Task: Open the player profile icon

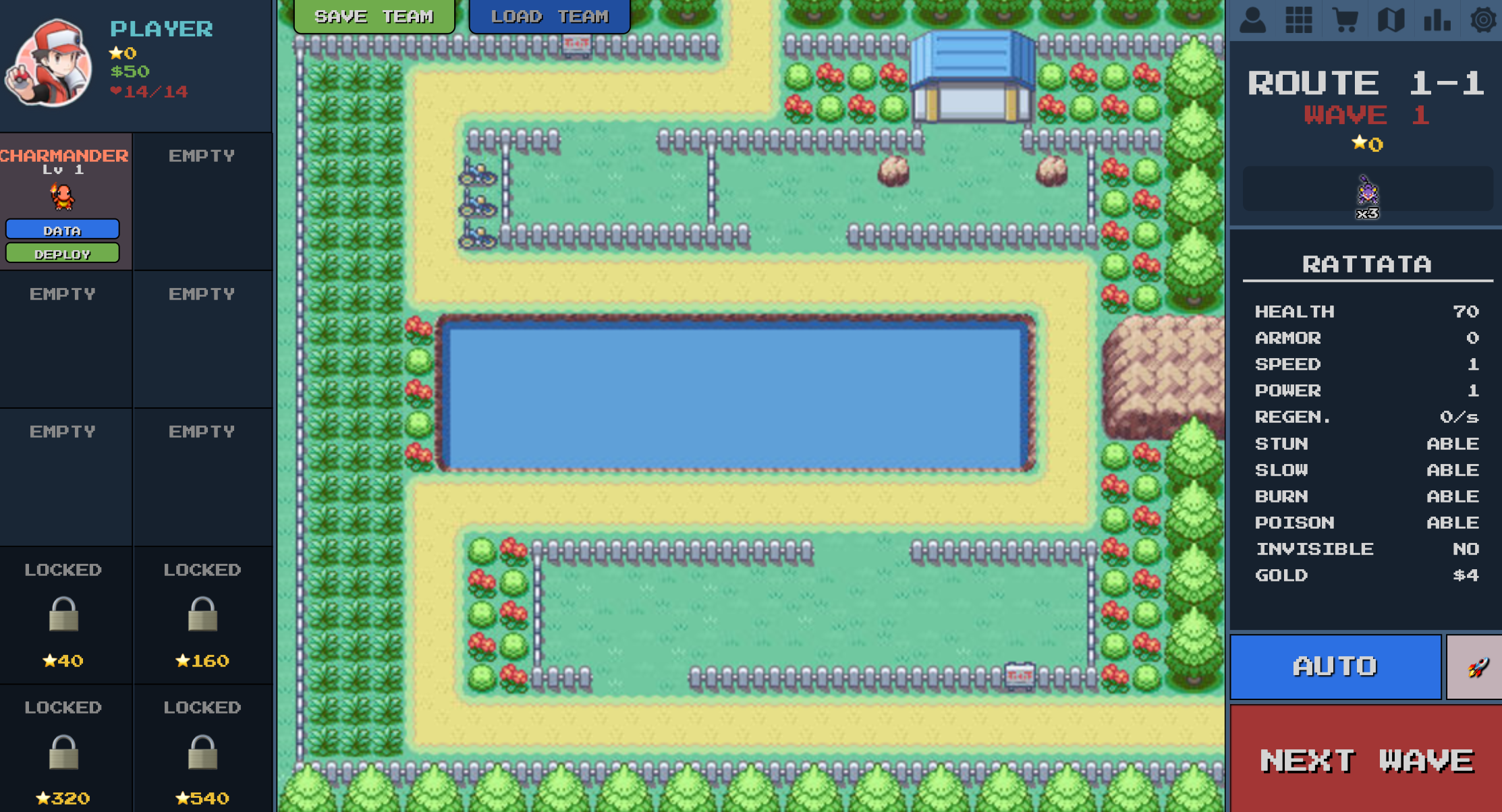Action: (1254, 20)
